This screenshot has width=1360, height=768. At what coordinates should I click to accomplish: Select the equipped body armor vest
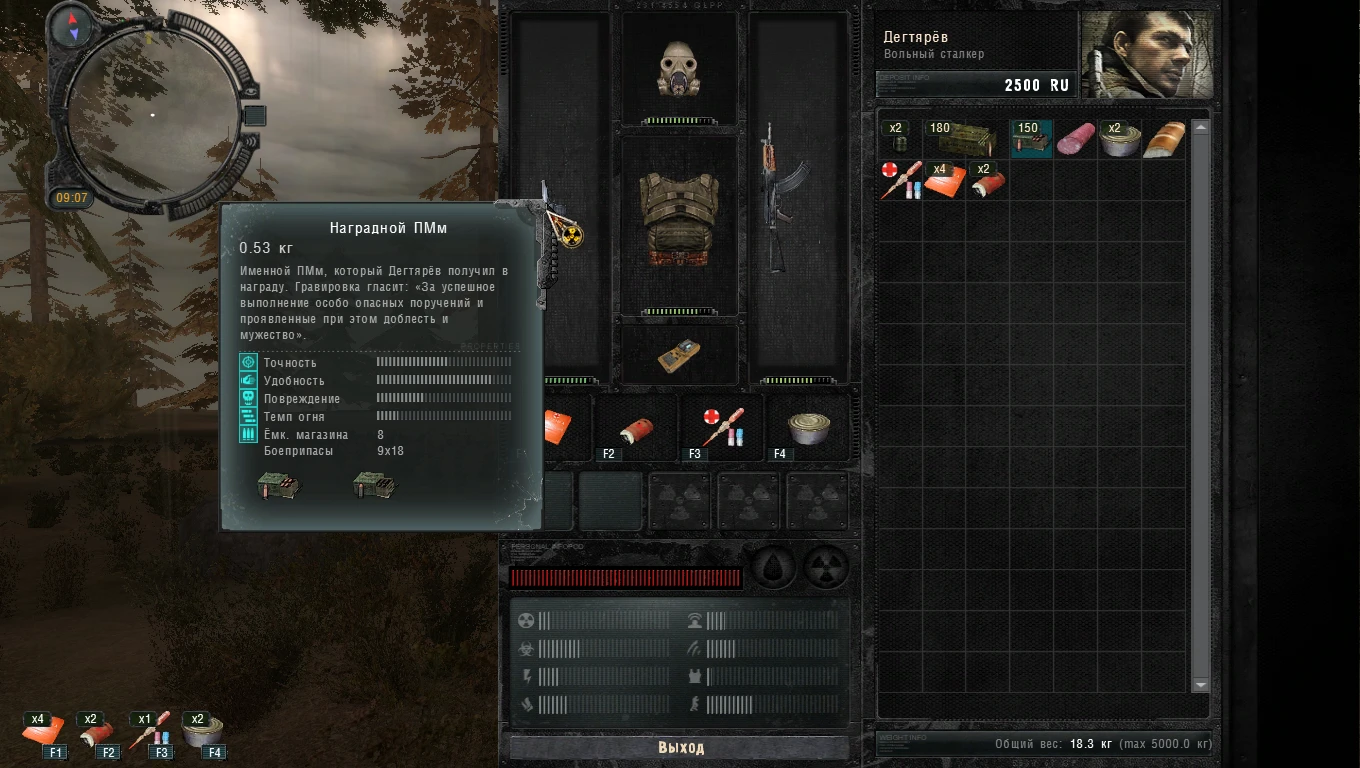[x=679, y=220]
